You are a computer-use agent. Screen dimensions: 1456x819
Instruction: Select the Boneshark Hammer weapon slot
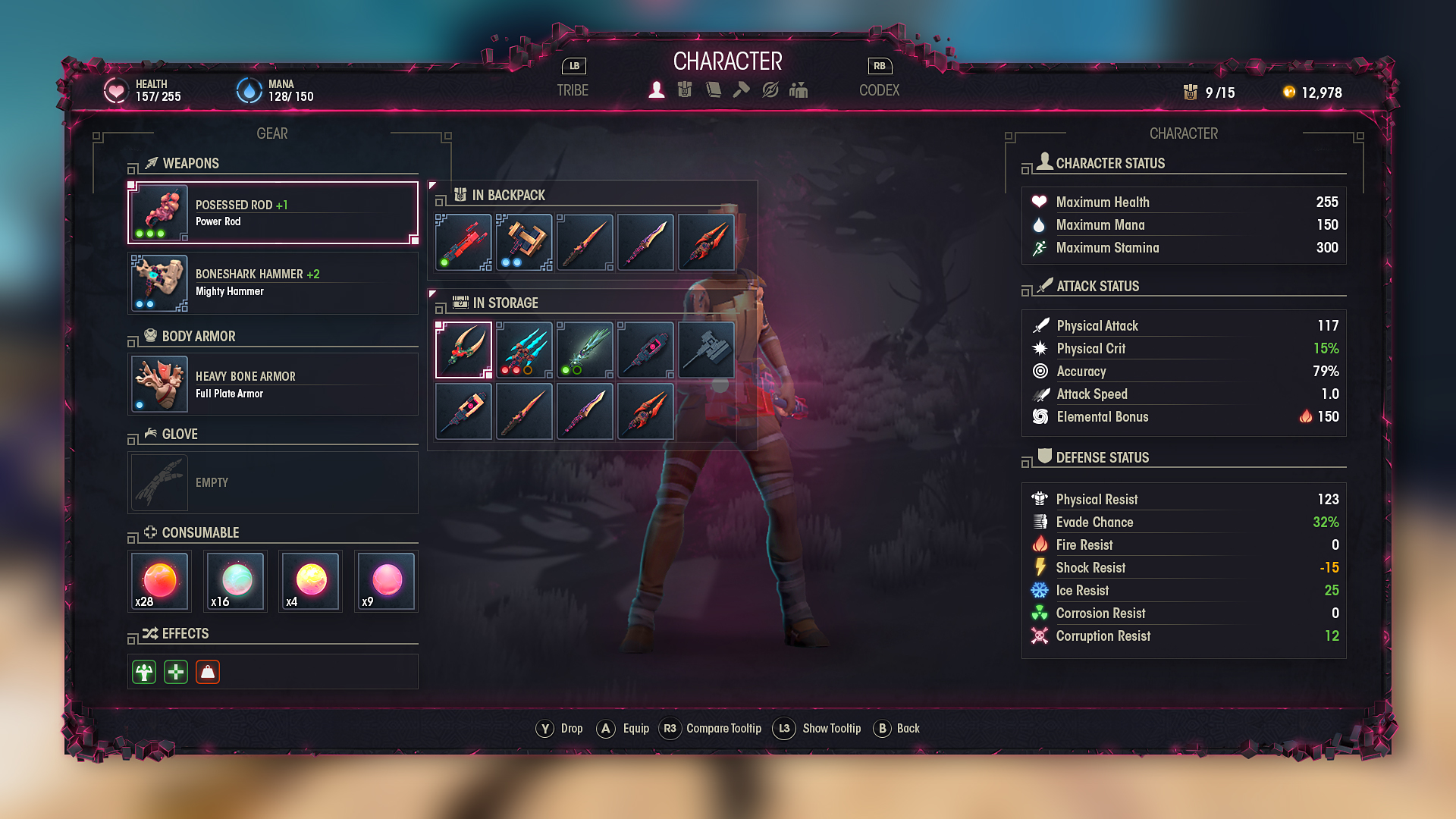273,283
